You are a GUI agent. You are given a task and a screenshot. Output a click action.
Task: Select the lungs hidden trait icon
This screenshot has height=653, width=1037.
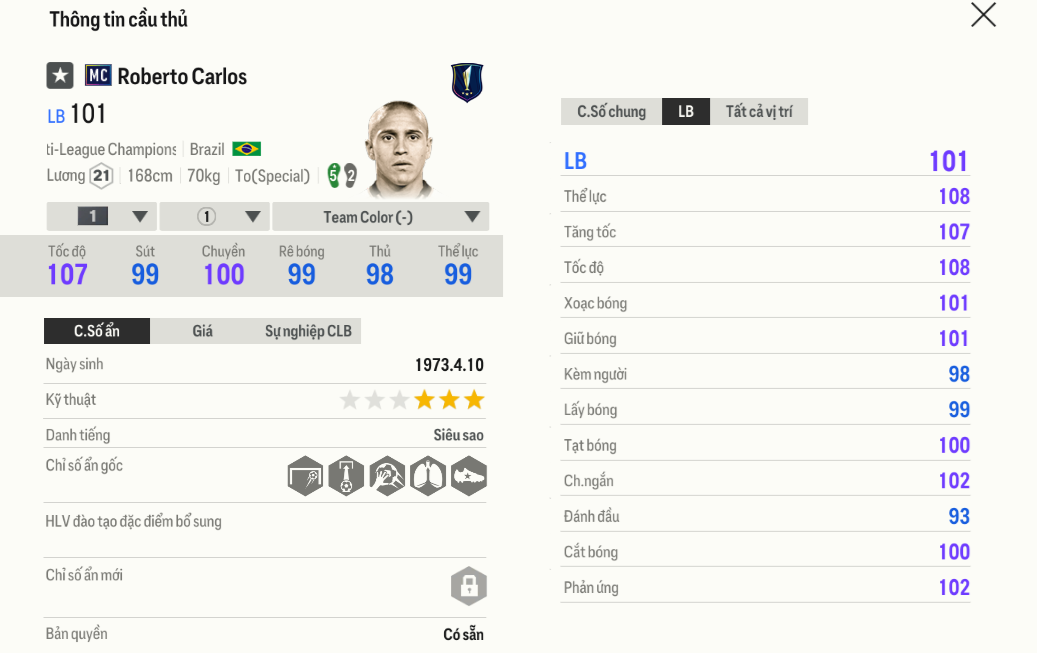(x=427, y=476)
